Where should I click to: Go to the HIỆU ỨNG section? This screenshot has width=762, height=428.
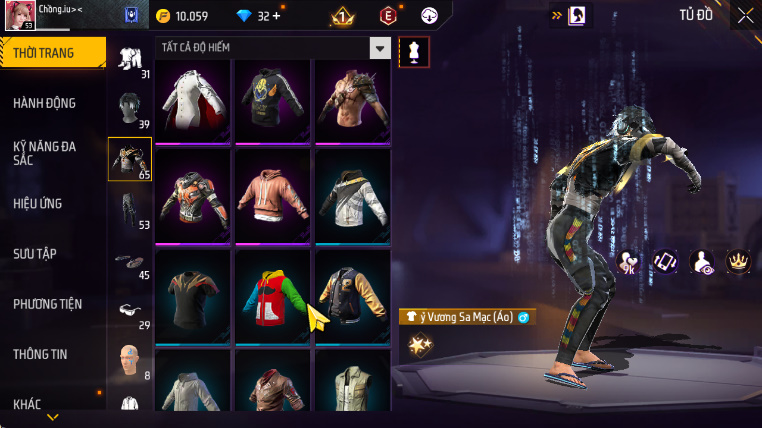pyautogui.click(x=38, y=204)
